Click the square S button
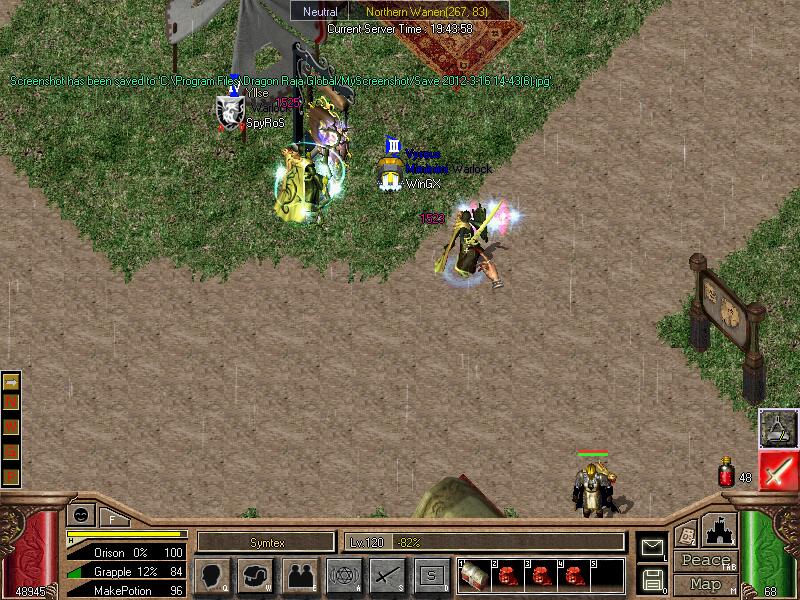The image size is (800, 600). tap(431, 575)
